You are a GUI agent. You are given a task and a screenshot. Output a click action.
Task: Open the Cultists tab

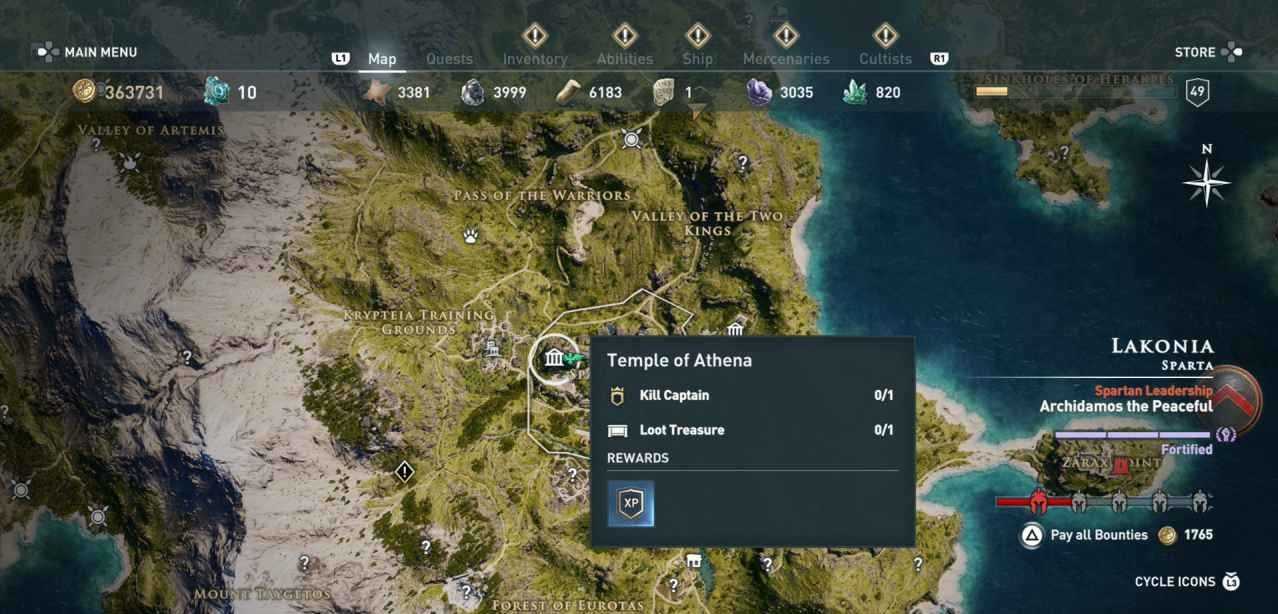pos(885,59)
